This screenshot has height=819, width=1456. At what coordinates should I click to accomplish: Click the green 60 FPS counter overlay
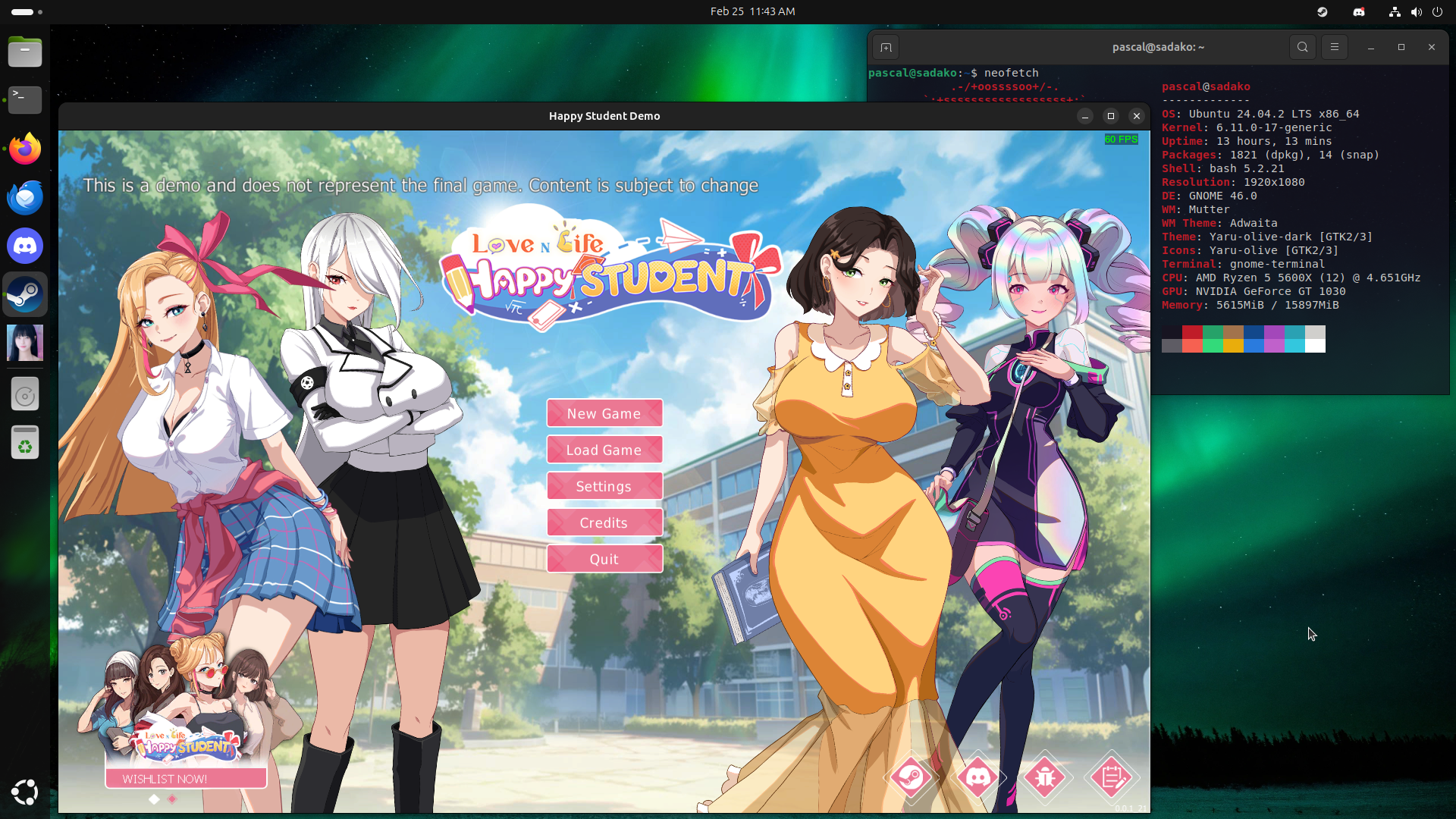coord(1121,140)
